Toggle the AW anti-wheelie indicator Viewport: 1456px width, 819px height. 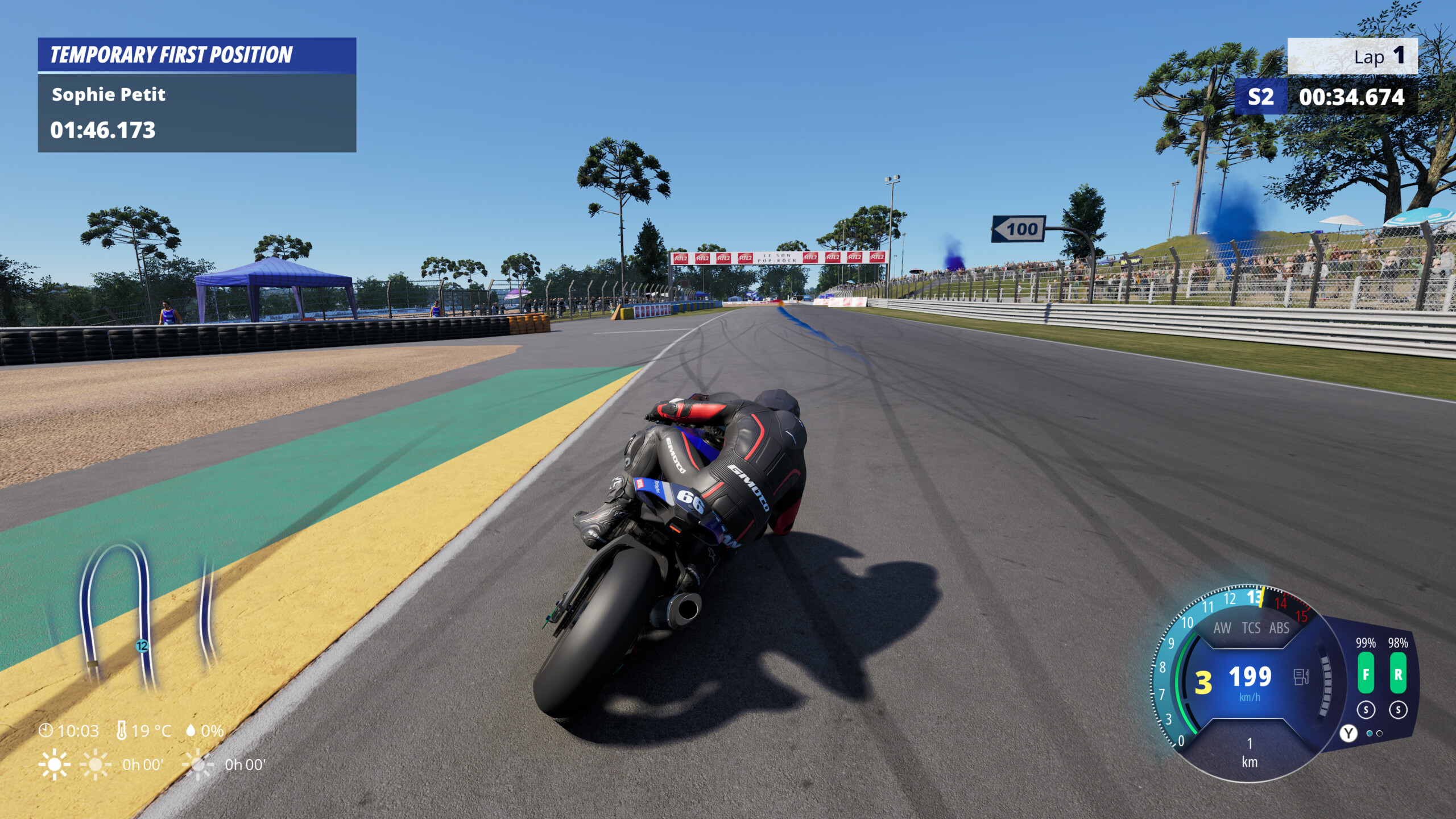[1222, 628]
